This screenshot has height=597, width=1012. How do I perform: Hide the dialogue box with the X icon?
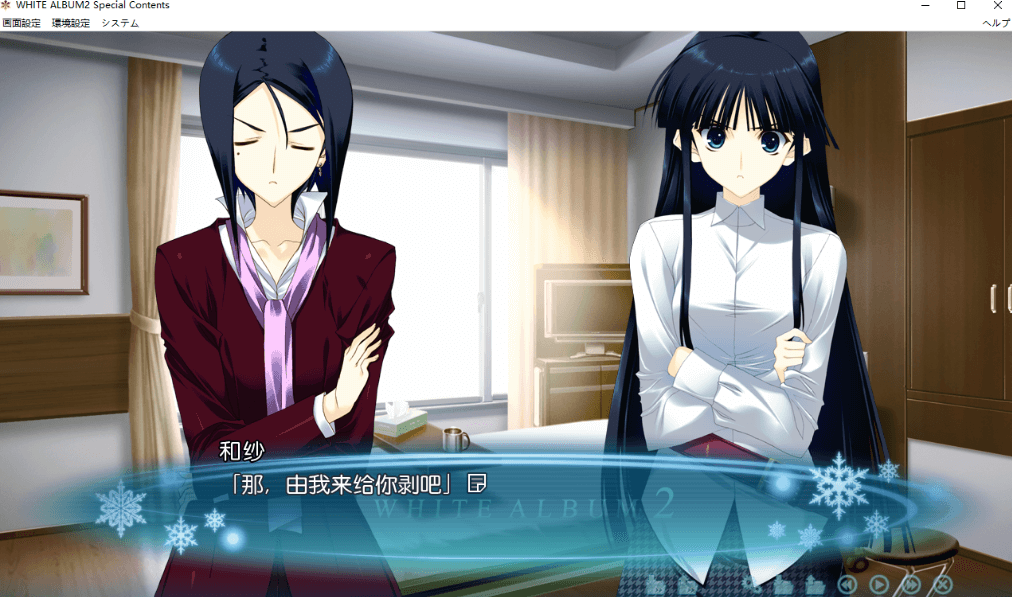943,585
